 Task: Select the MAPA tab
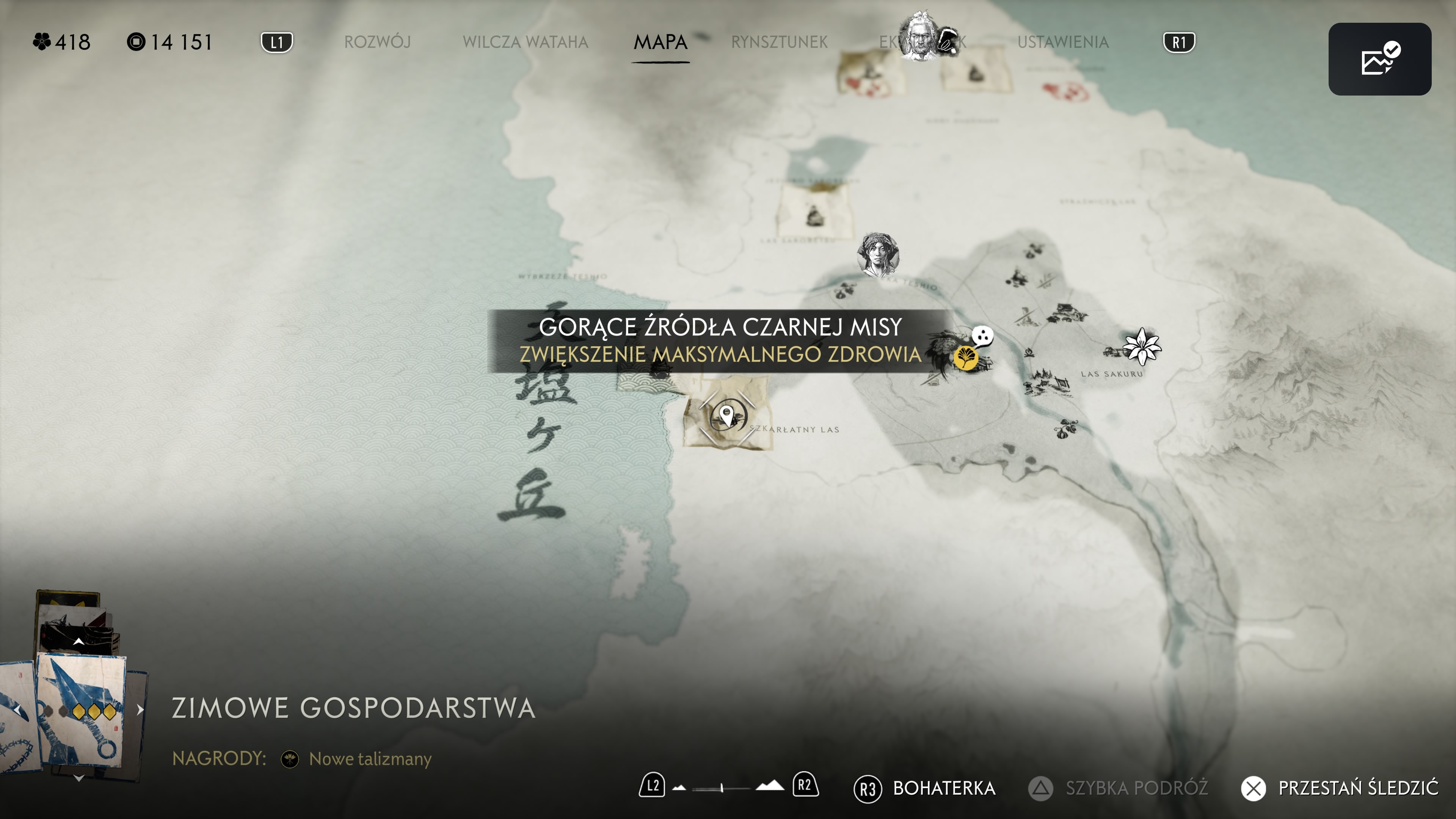[x=660, y=42]
